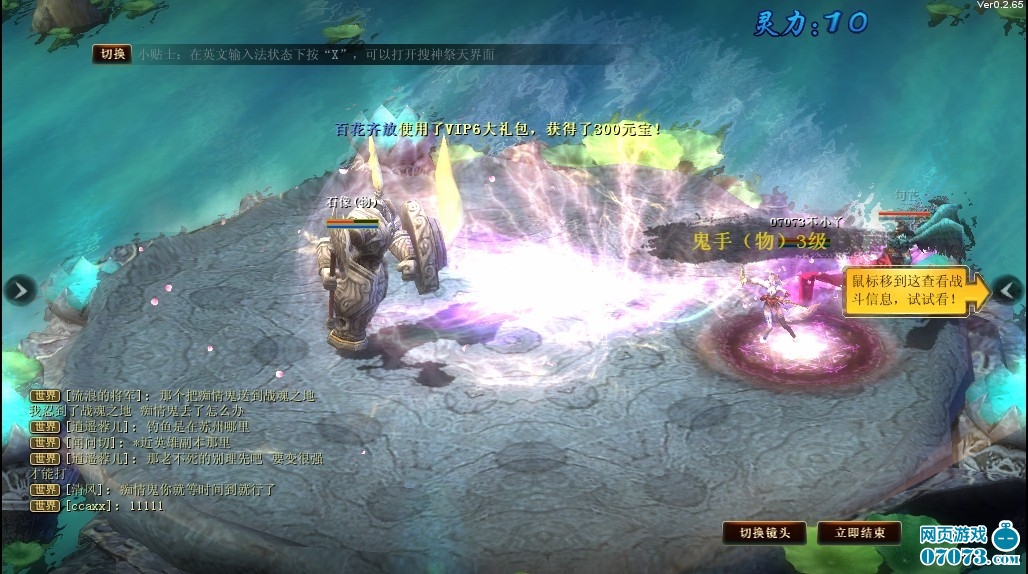Image resolution: width=1028 pixels, height=574 pixels.
Task: Click the 切换 button beside the tip
Action: (112, 54)
